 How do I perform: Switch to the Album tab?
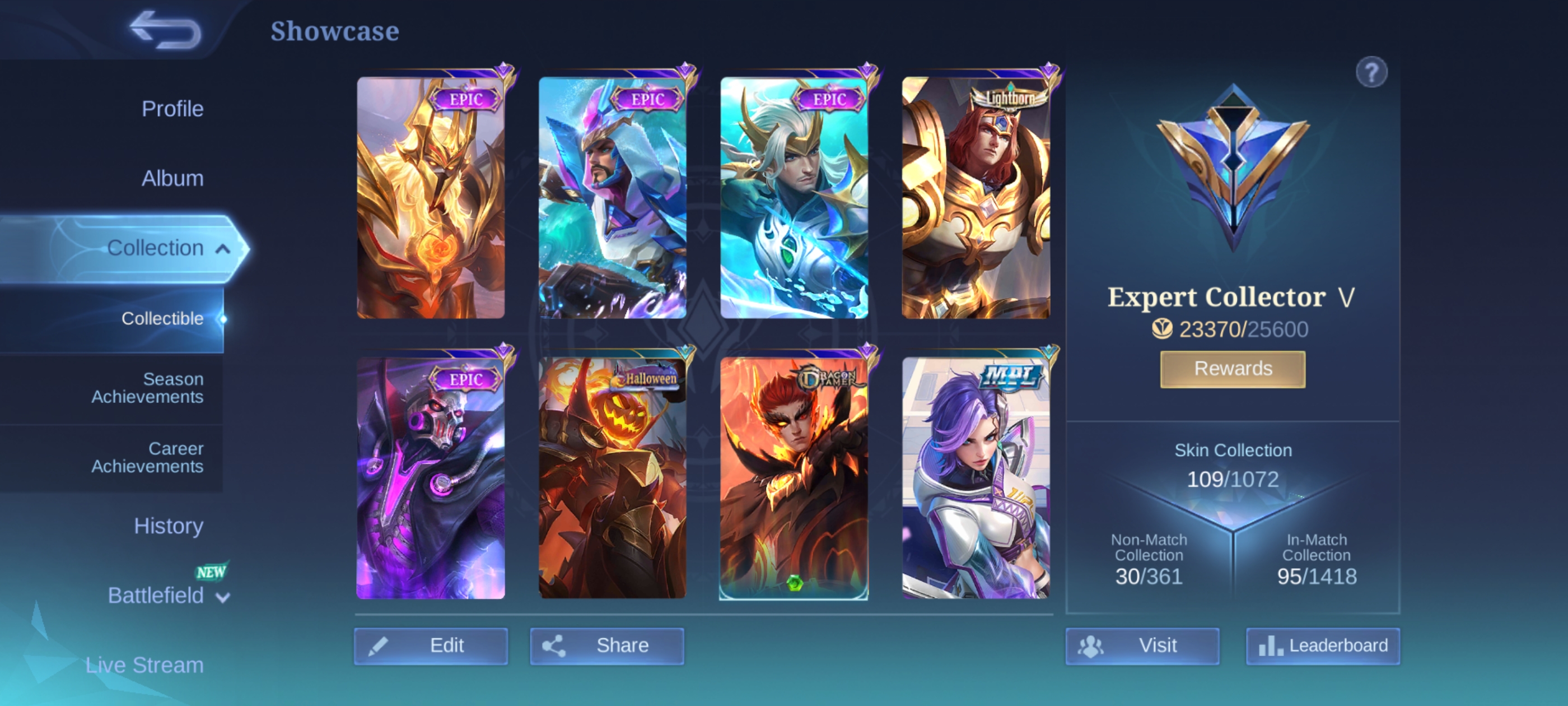(x=172, y=178)
